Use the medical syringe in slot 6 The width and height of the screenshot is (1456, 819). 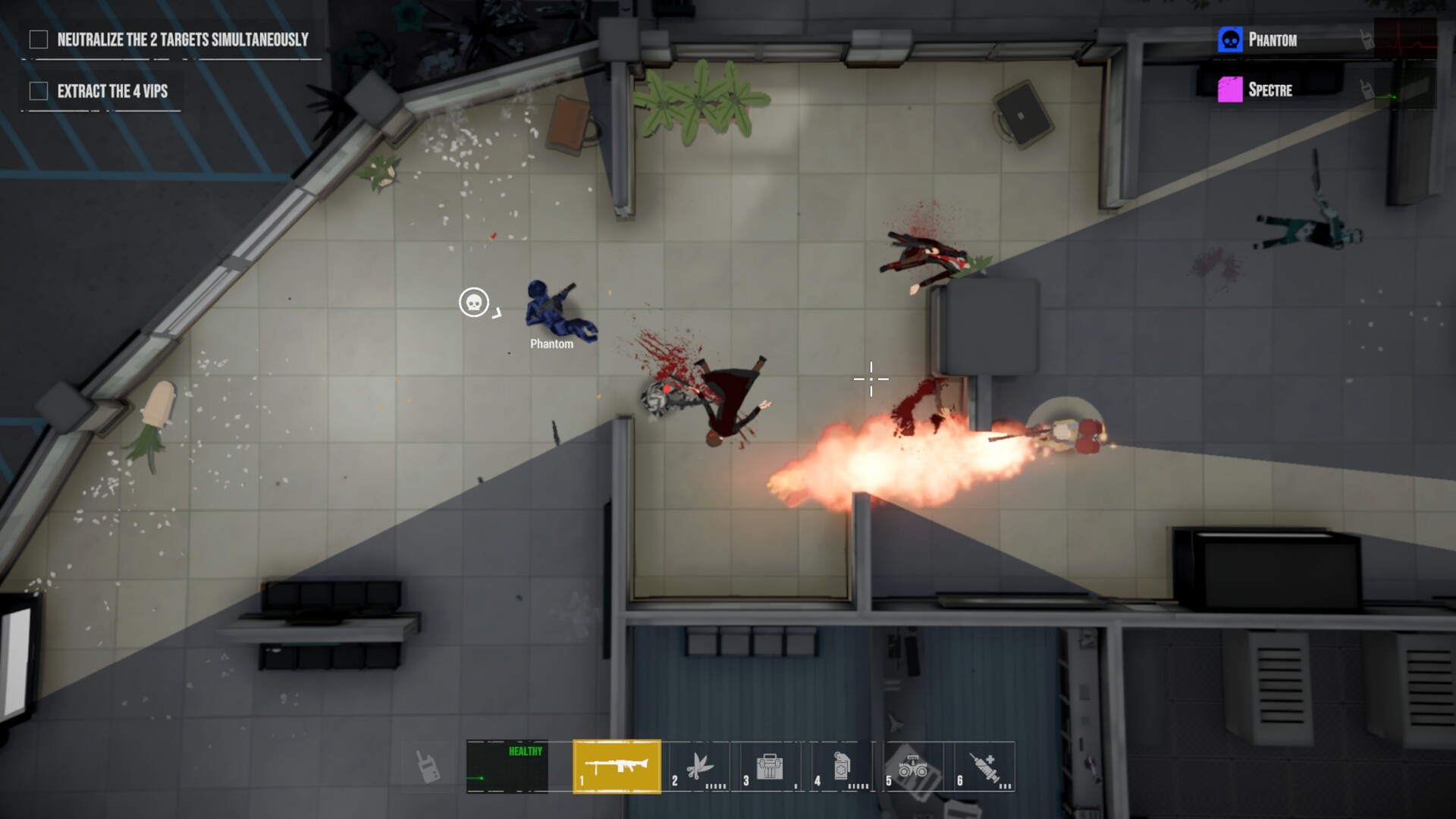click(x=987, y=767)
